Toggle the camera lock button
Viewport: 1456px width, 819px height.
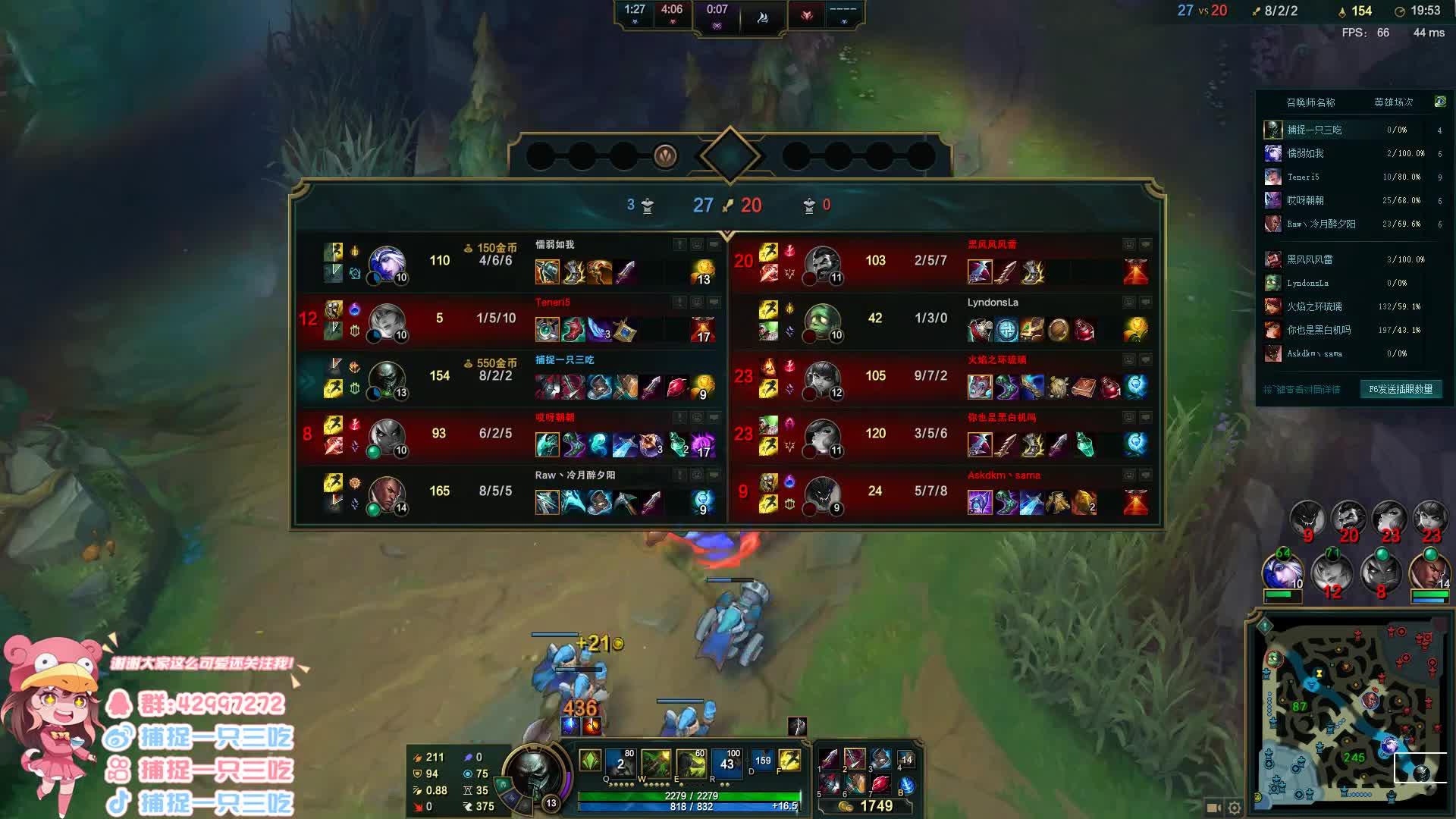point(1213,808)
